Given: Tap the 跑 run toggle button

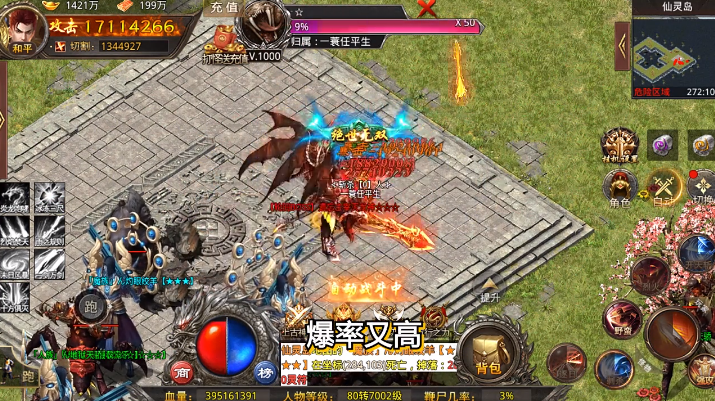Looking at the screenshot, I should click(92, 306).
